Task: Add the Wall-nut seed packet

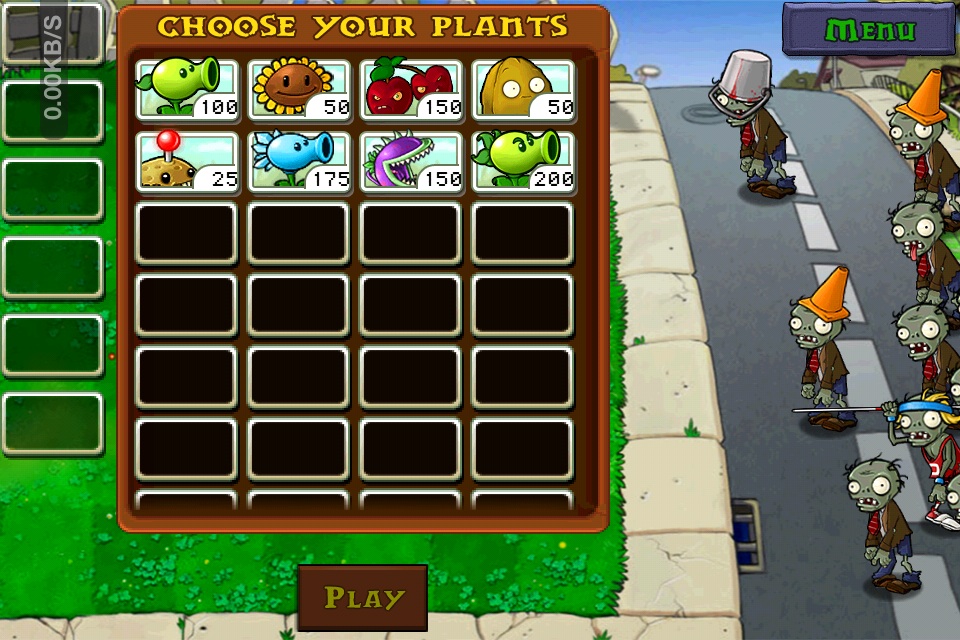Action: coord(523,90)
